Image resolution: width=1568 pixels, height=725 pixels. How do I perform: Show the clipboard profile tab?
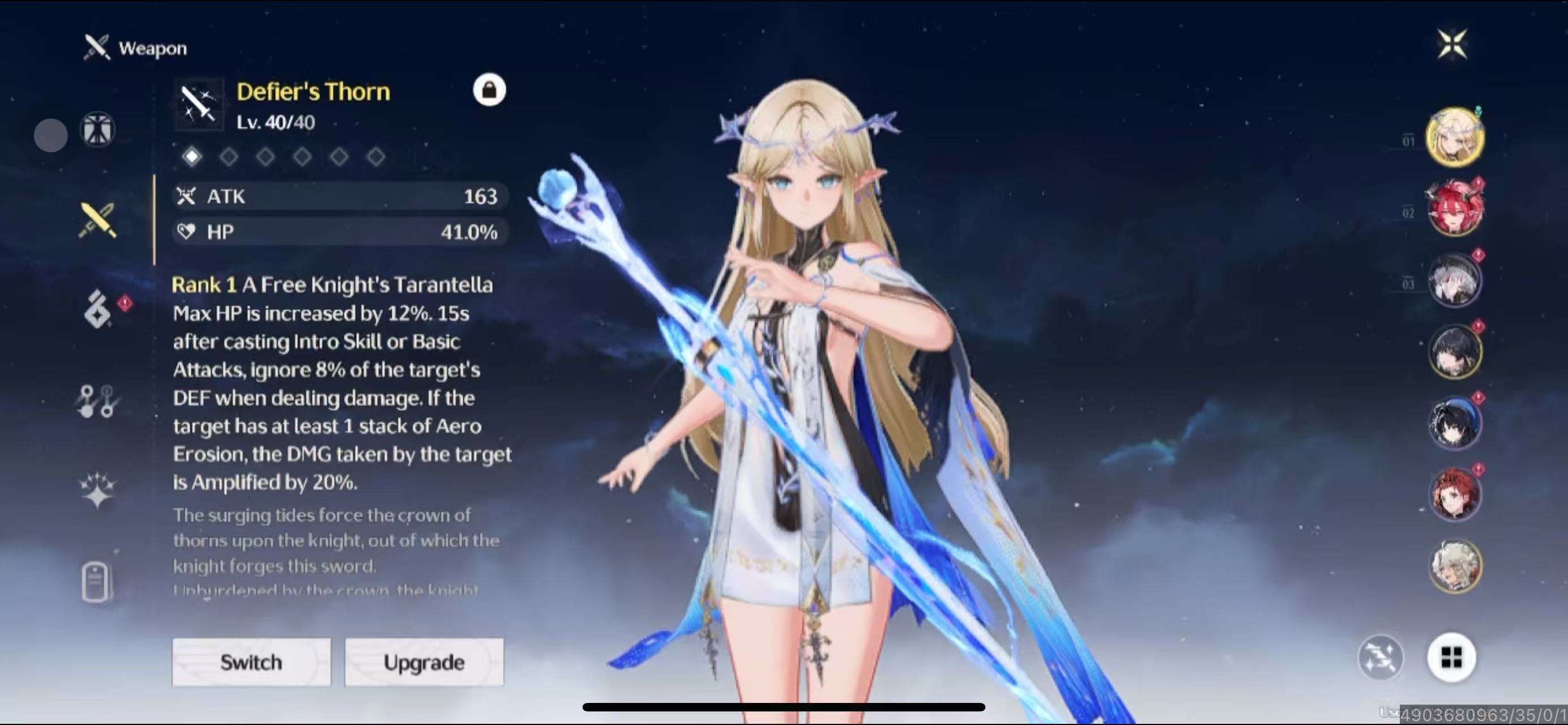(96, 582)
